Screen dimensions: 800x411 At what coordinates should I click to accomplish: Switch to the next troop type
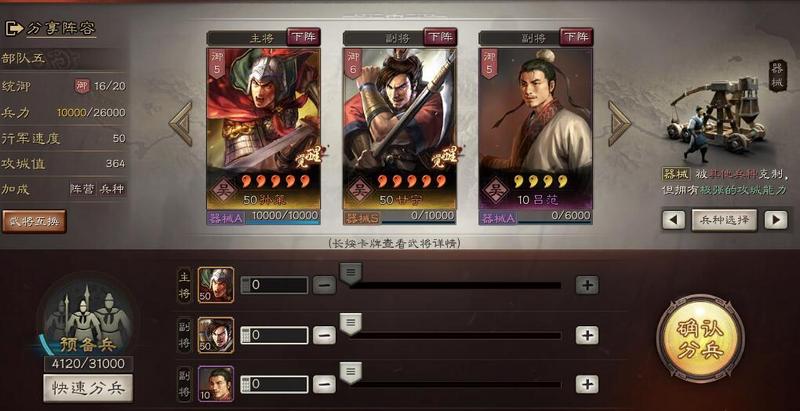click(x=775, y=220)
